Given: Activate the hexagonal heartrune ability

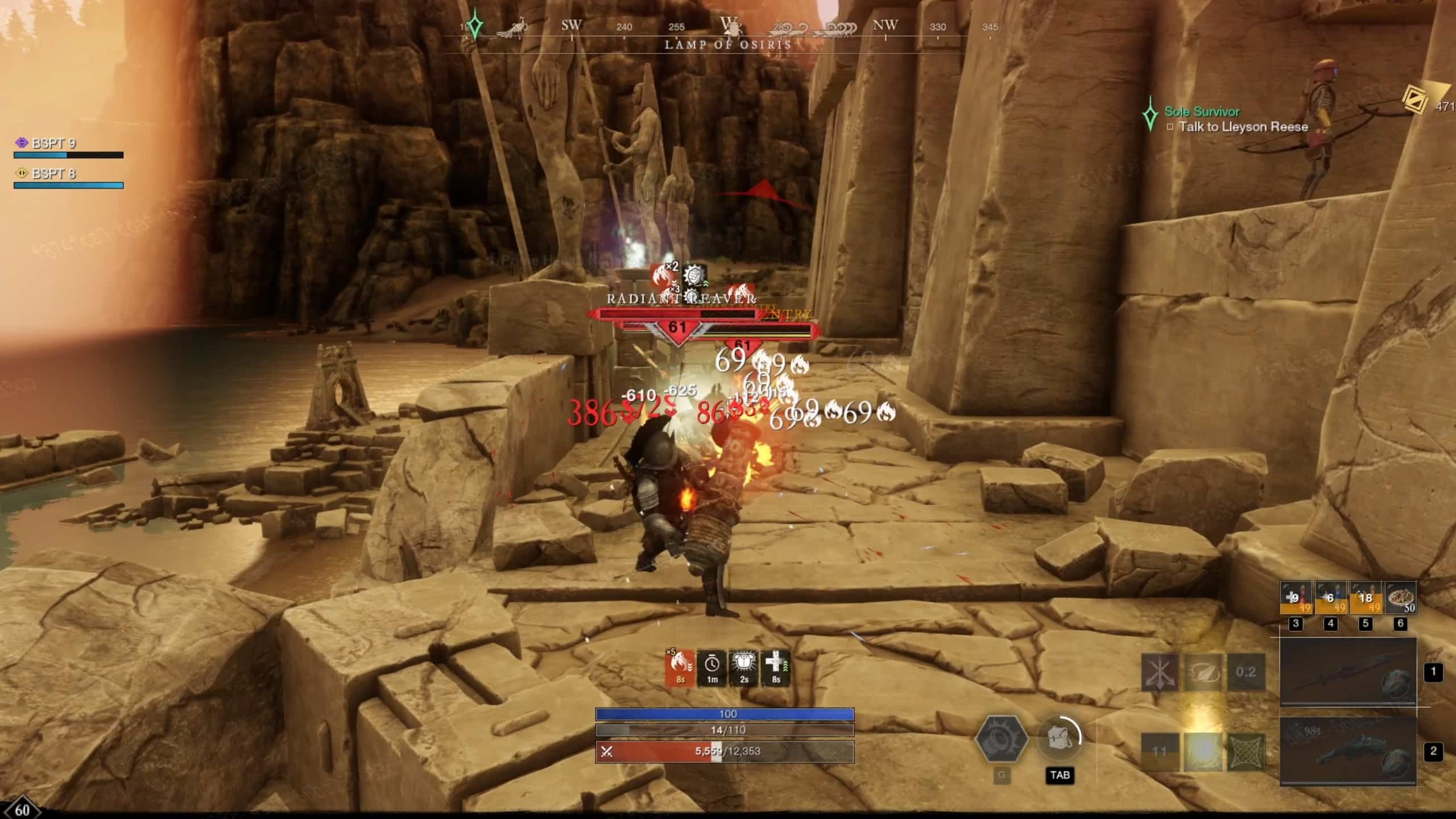Looking at the screenshot, I should coord(1002,739).
